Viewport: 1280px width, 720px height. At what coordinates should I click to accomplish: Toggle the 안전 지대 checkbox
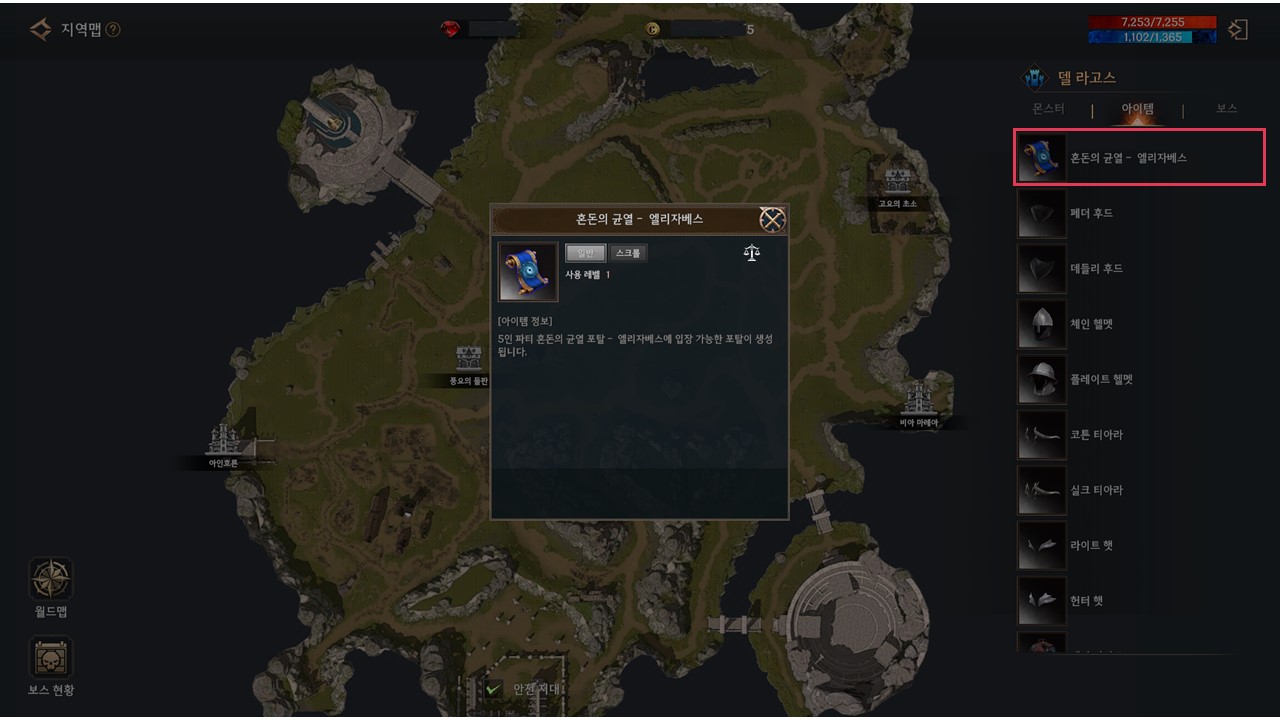tap(493, 689)
